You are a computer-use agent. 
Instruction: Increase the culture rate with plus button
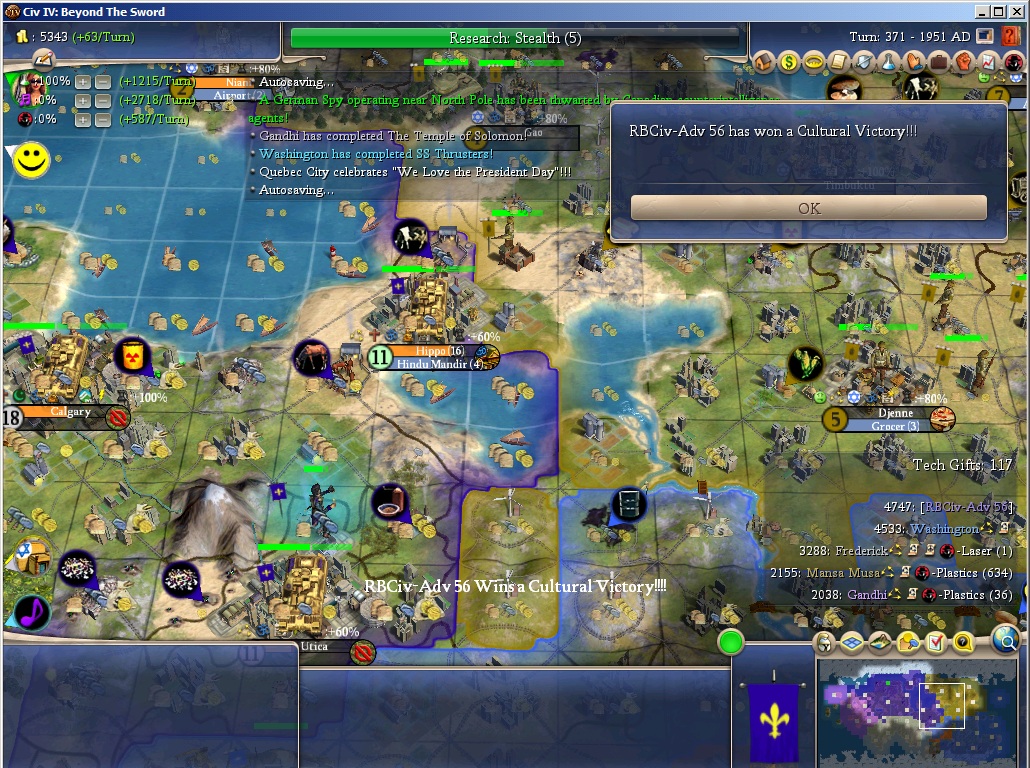coord(83,100)
